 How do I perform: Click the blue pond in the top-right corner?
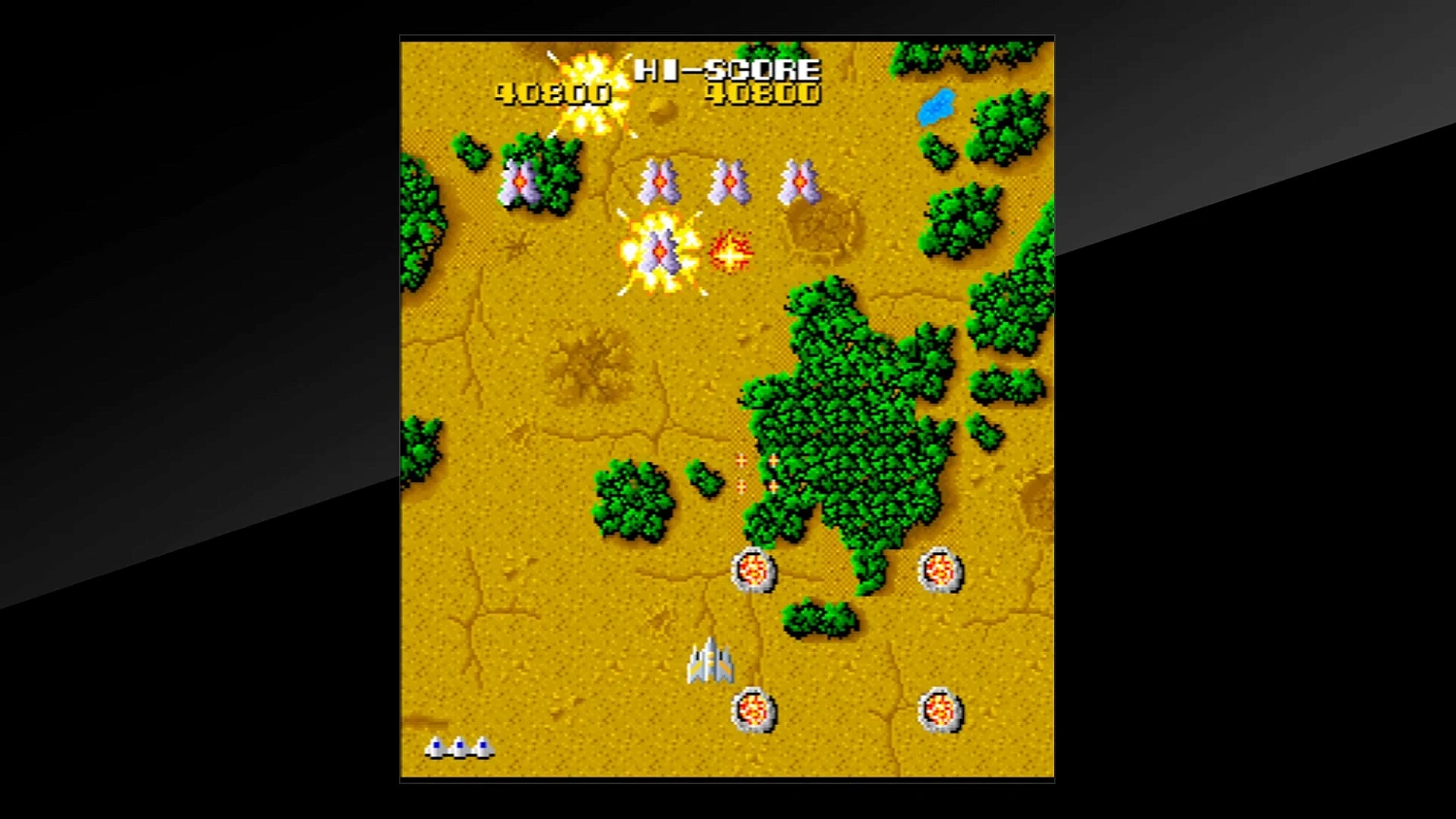tap(937, 105)
